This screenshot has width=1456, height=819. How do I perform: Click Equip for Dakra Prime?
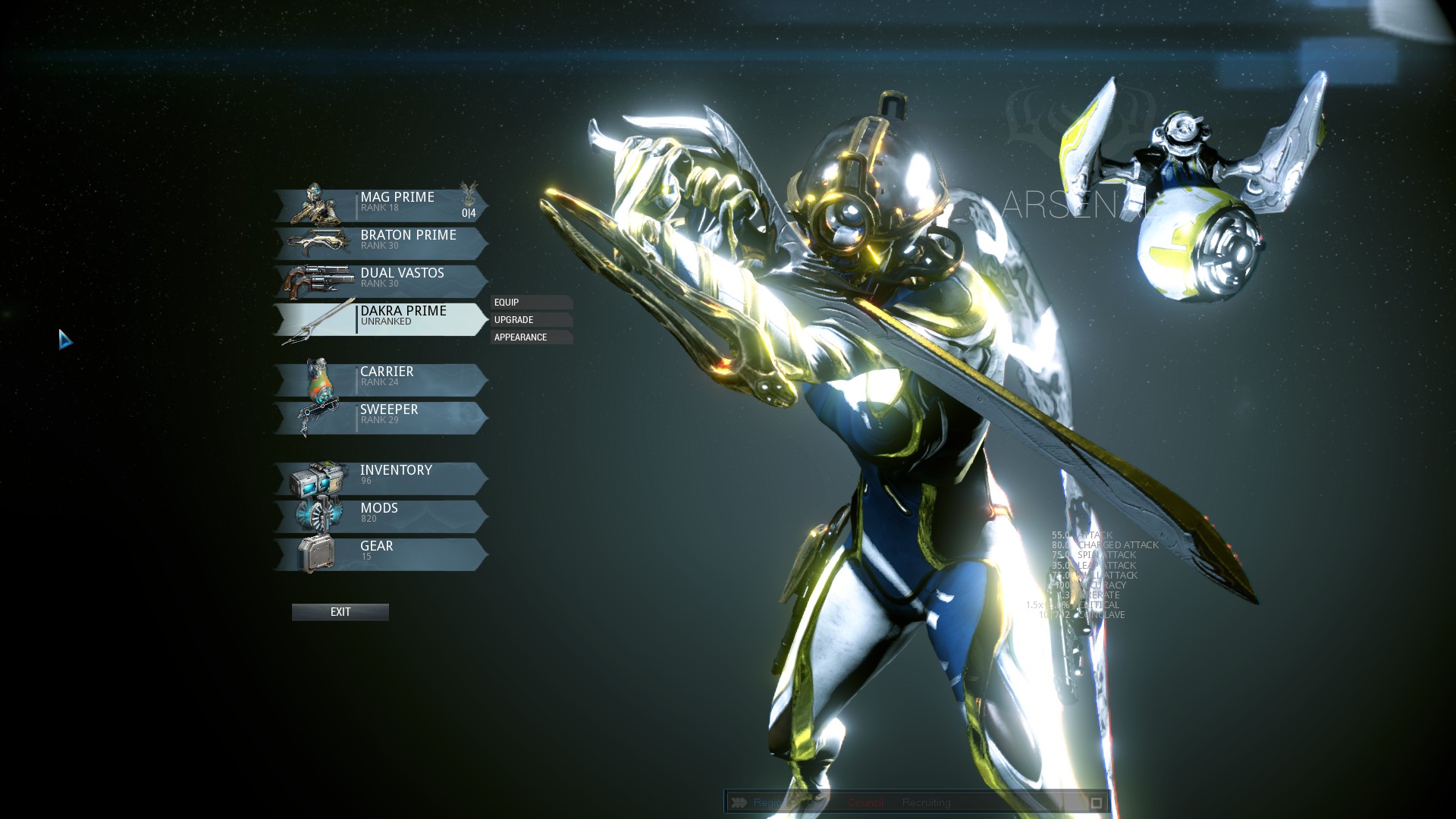530,302
